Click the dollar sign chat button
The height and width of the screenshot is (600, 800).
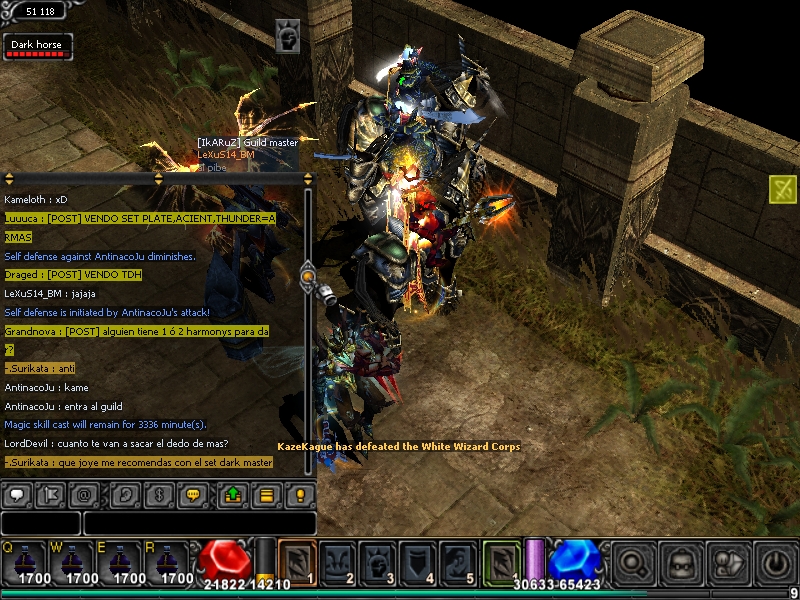(159, 495)
